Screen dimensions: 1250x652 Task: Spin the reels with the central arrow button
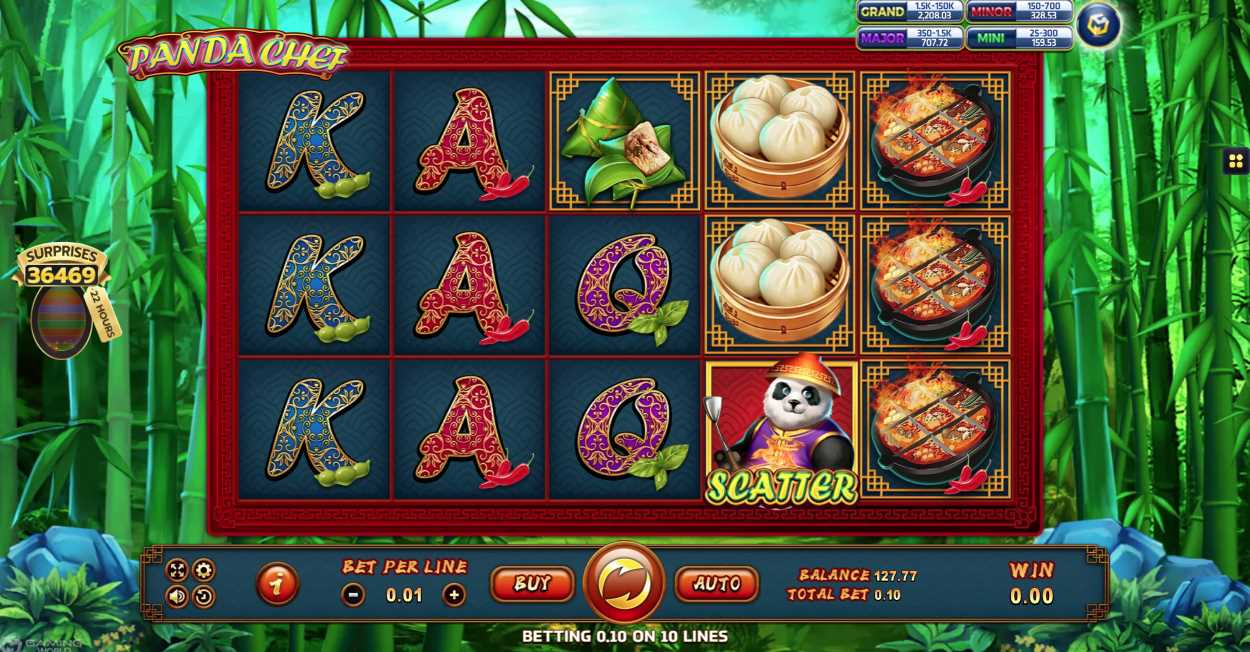[x=624, y=582]
